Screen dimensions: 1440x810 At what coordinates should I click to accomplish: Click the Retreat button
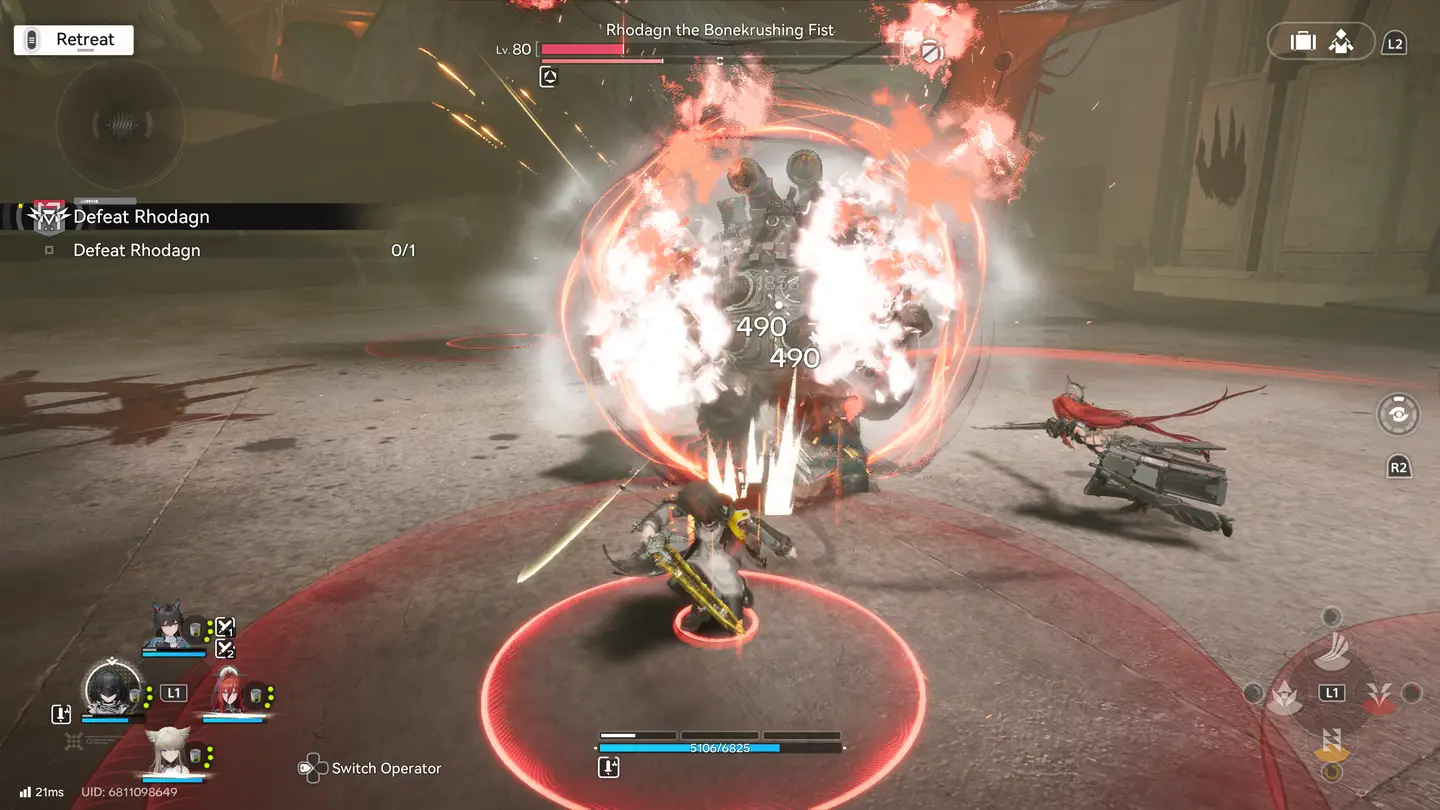[73, 40]
